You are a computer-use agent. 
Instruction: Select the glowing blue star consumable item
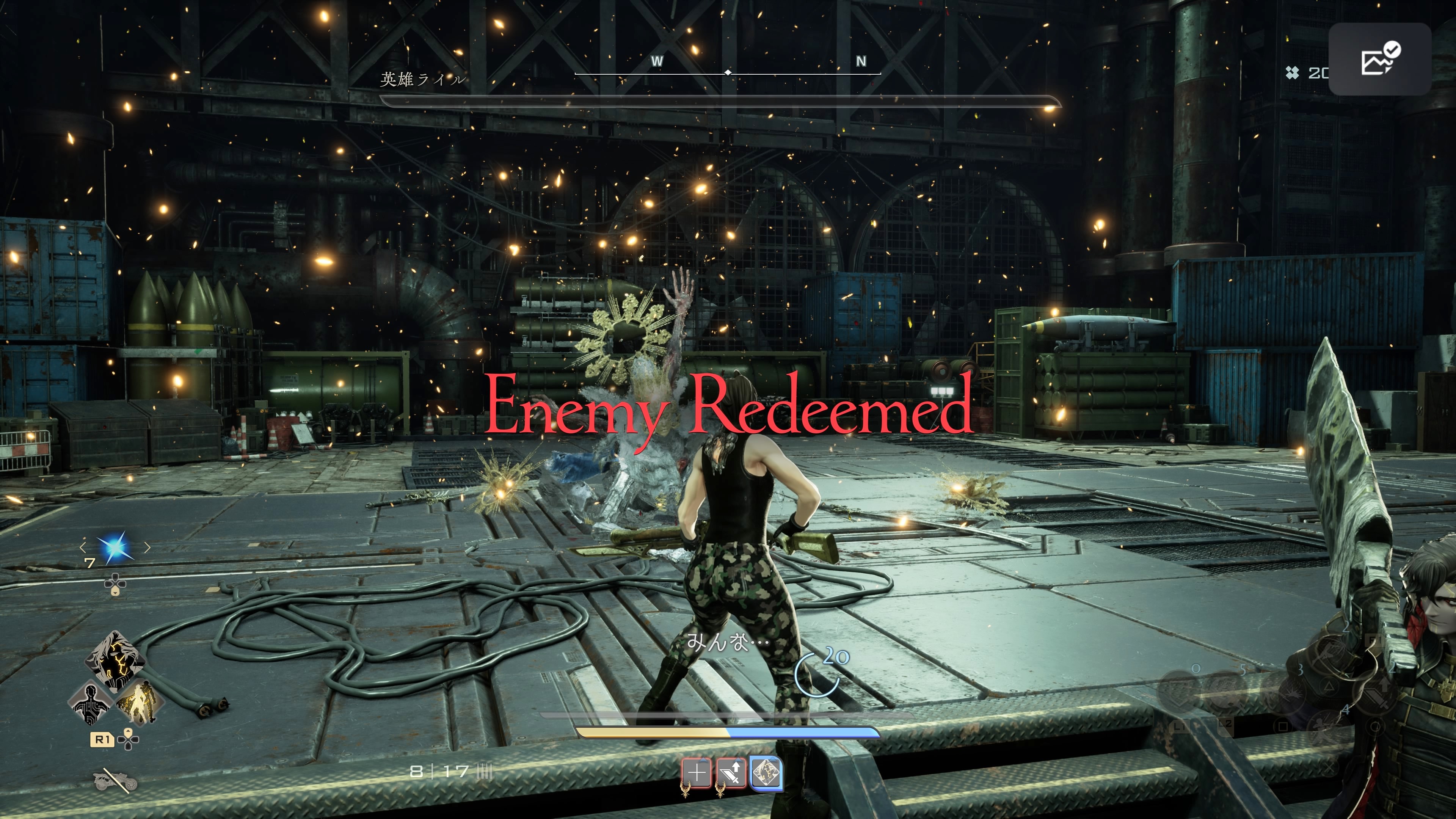click(115, 547)
